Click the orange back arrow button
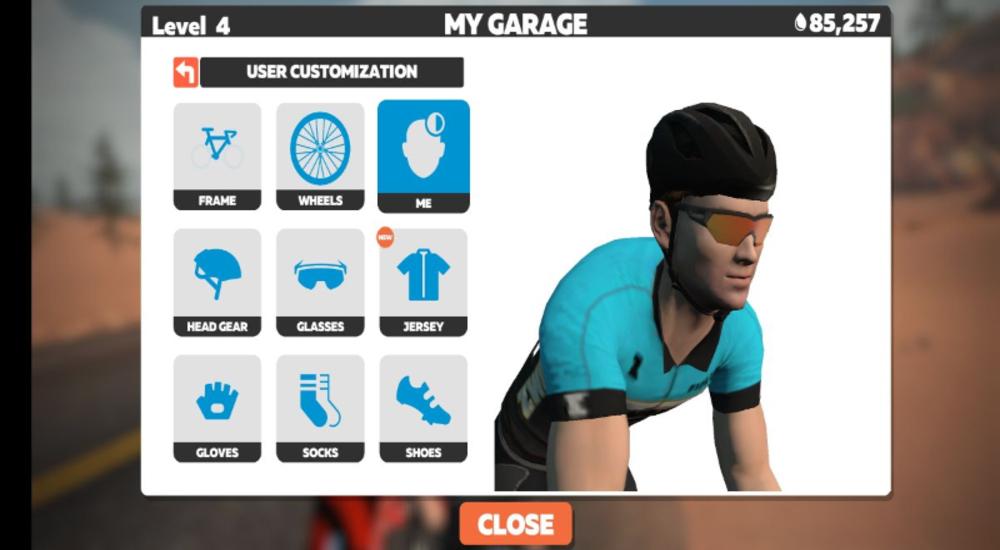 (186, 72)
